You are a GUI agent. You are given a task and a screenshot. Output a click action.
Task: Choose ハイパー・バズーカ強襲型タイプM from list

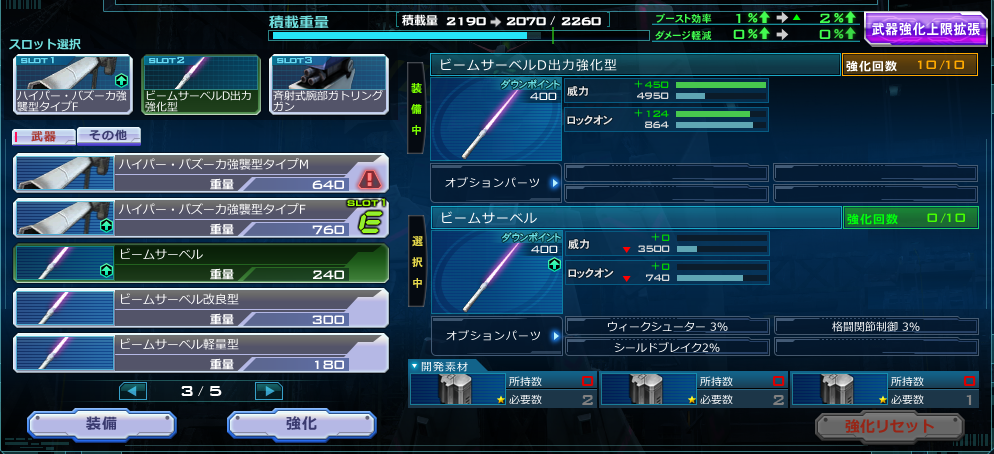[200, 173]
